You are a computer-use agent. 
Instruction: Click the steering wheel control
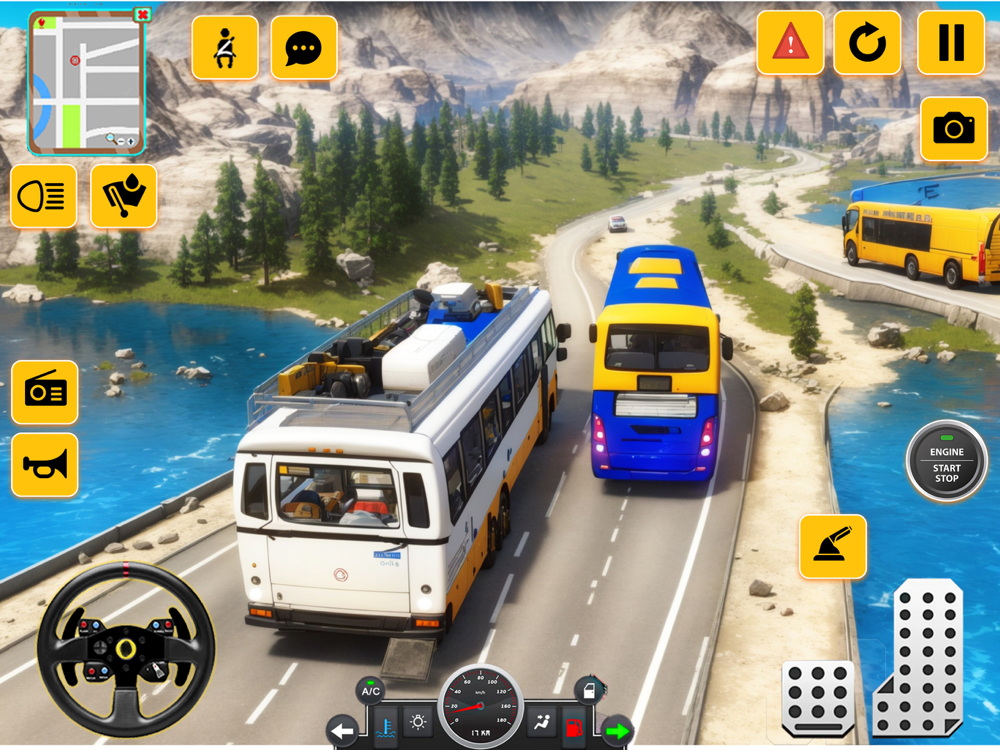coord(126,650)
